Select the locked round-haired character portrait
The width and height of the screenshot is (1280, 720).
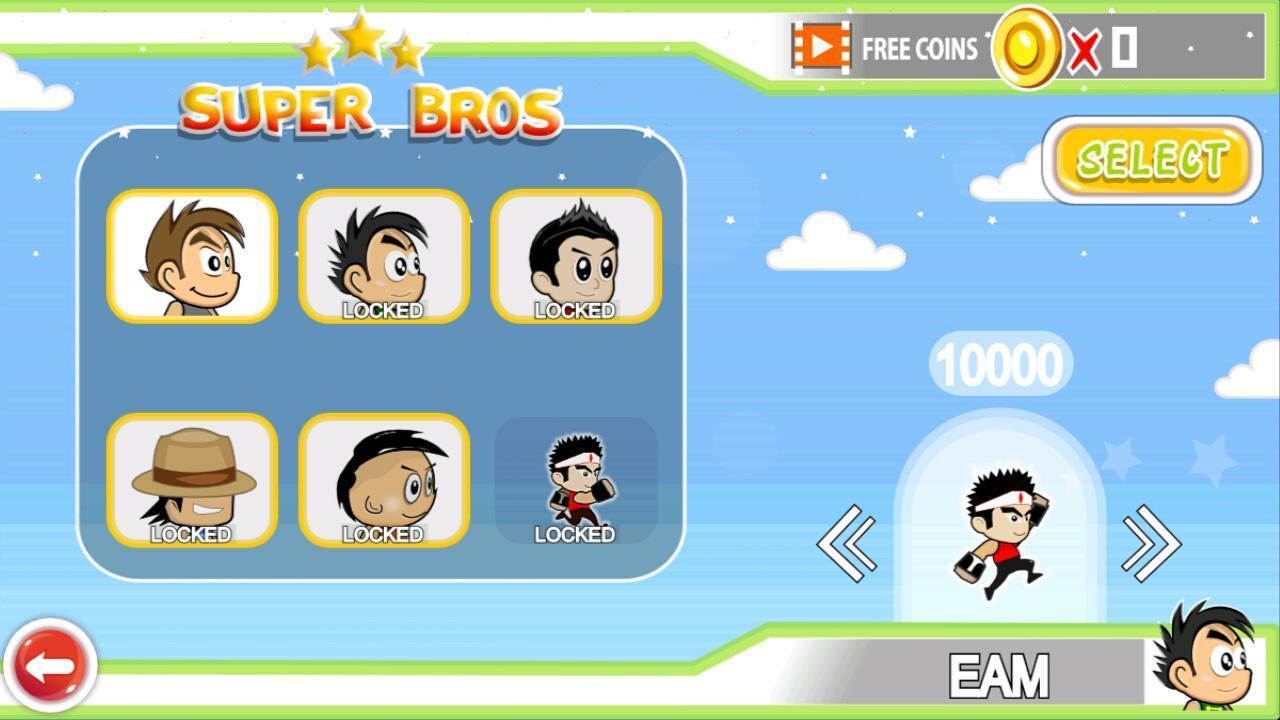(385, 481)
